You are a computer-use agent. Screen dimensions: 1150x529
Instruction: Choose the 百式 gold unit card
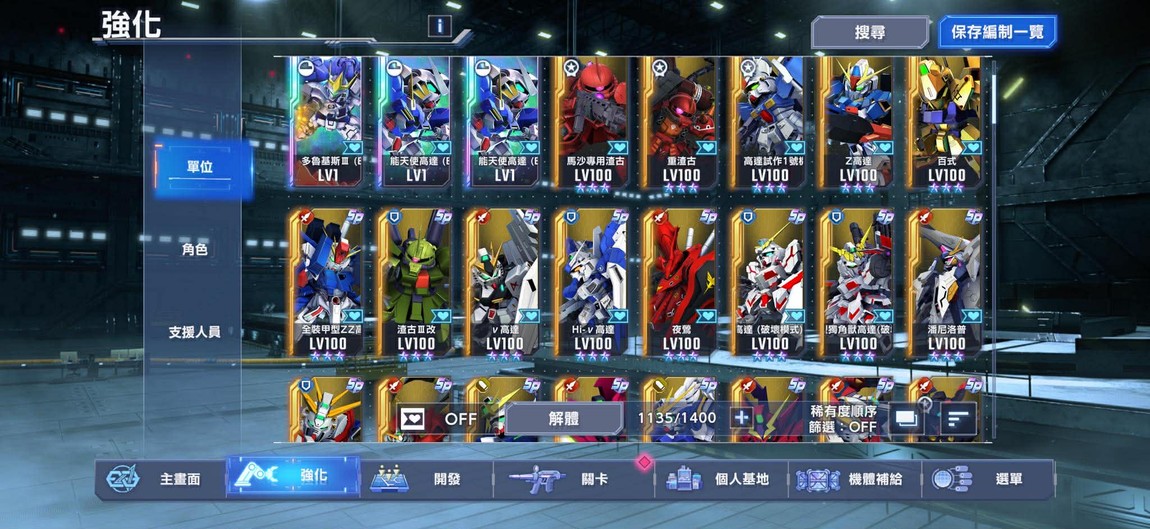tap(946, 122)
